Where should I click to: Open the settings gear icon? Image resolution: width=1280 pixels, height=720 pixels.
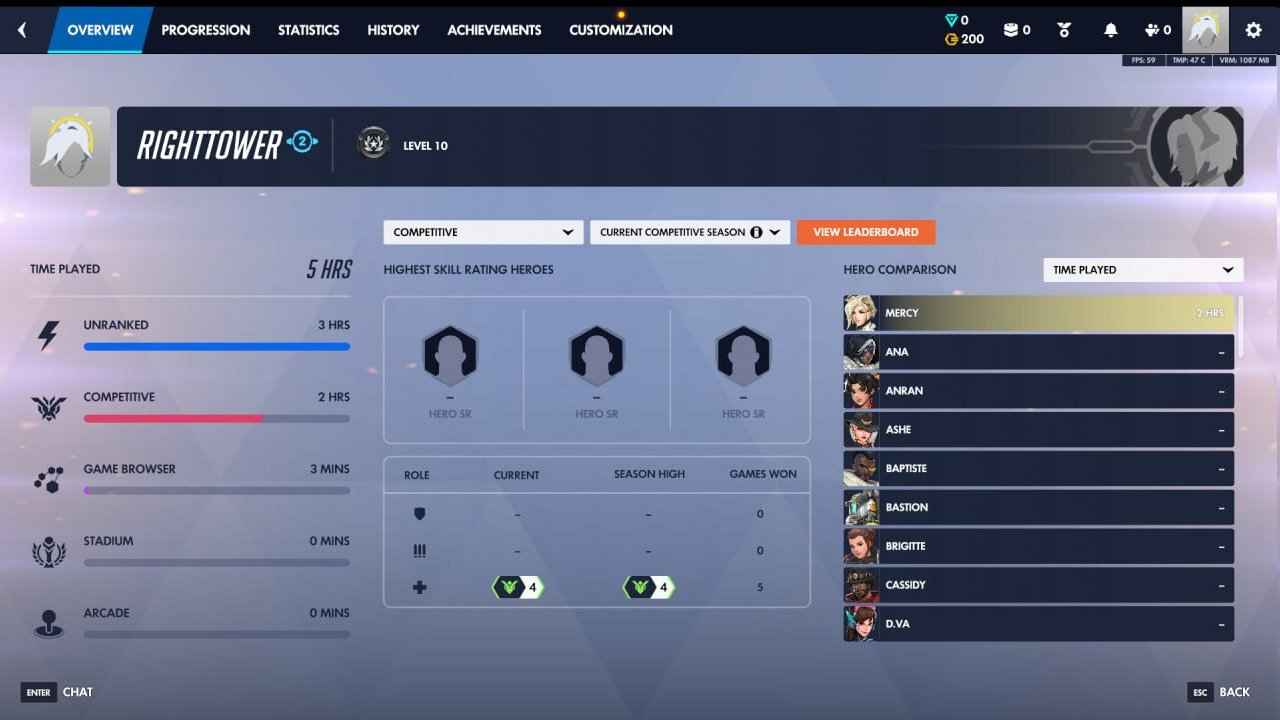[1253, 29]
